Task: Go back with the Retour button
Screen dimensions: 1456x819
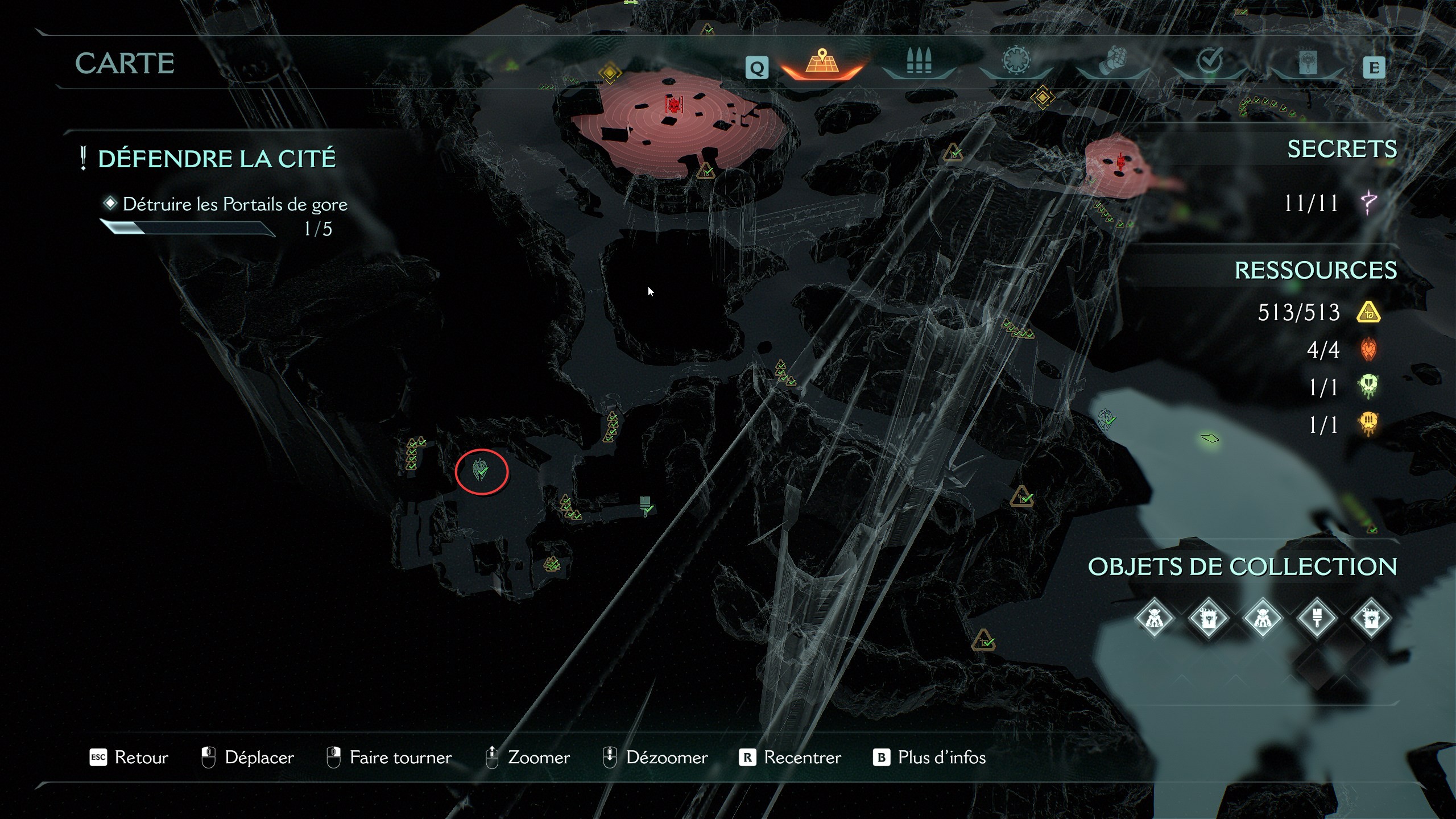Action: 130,758
